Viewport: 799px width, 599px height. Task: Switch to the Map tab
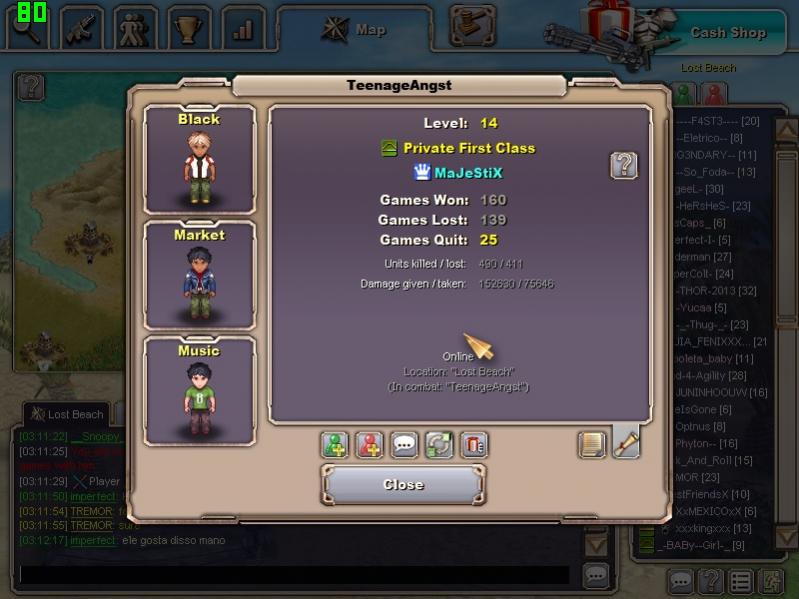tap(355, 30)
